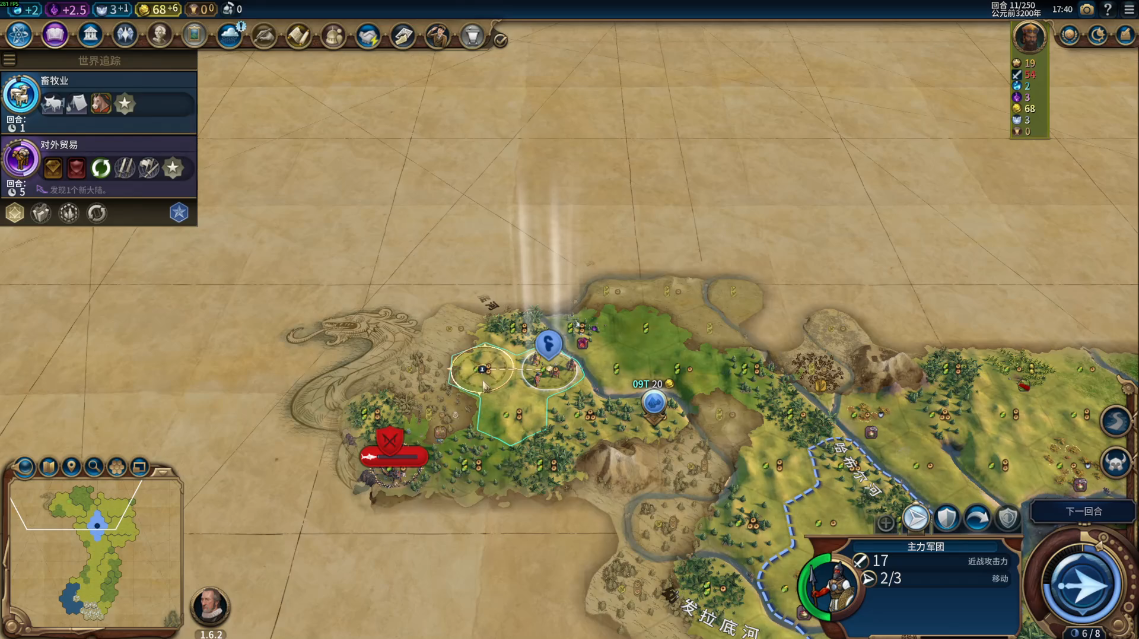Activate the large arrow end-turn button
1139x639 pixels.
click(x=1082, y=583)
